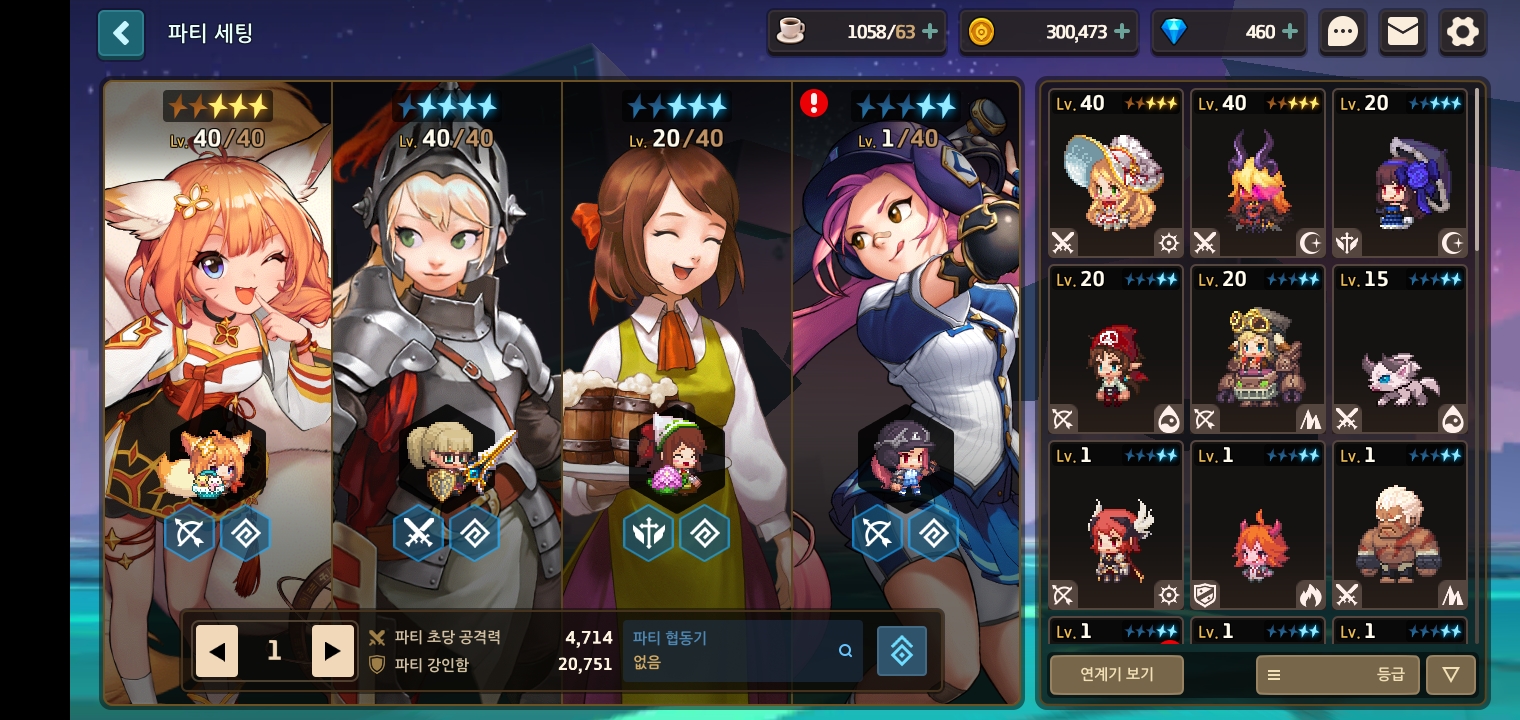Open the chat speech bubble
The width and height of the screenshot is (1520, 720).
coord(1342,33)
